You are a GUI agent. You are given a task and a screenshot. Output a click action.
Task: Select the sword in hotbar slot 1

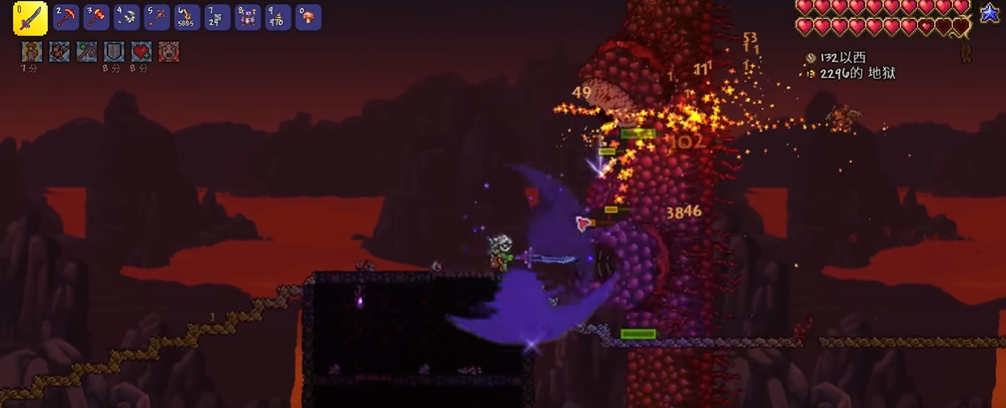point(30,18)
